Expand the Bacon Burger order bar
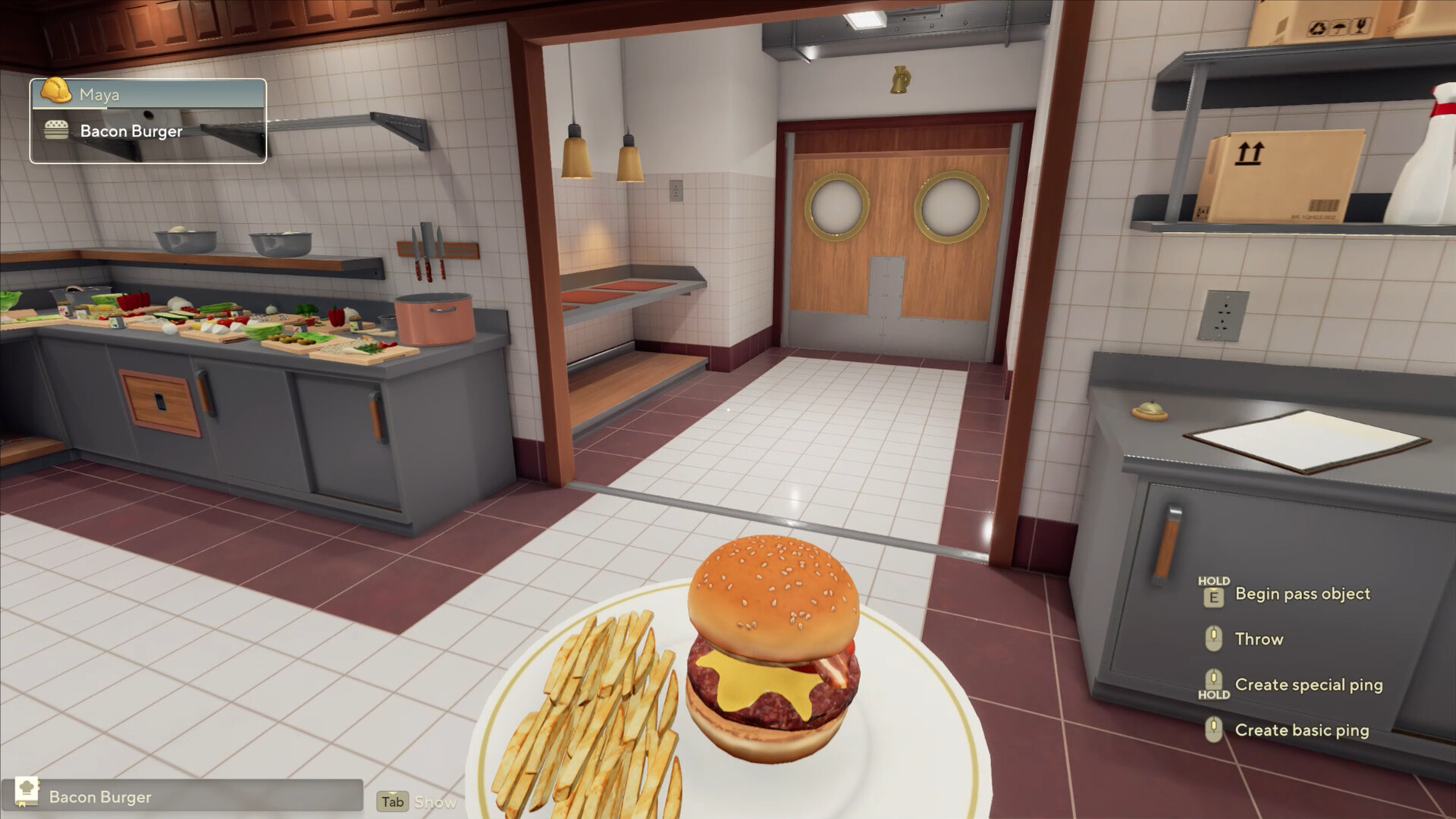Screen dimensions: 1456x819 [190, 797]
